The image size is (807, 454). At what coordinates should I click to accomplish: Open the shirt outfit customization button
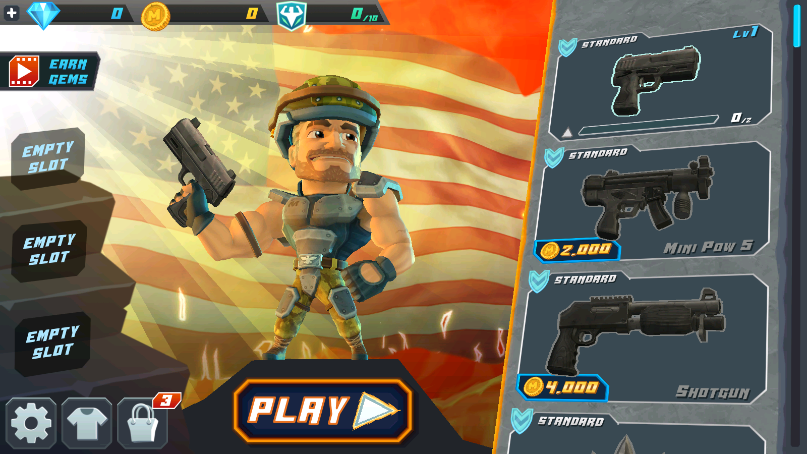[x=87, y=424]
